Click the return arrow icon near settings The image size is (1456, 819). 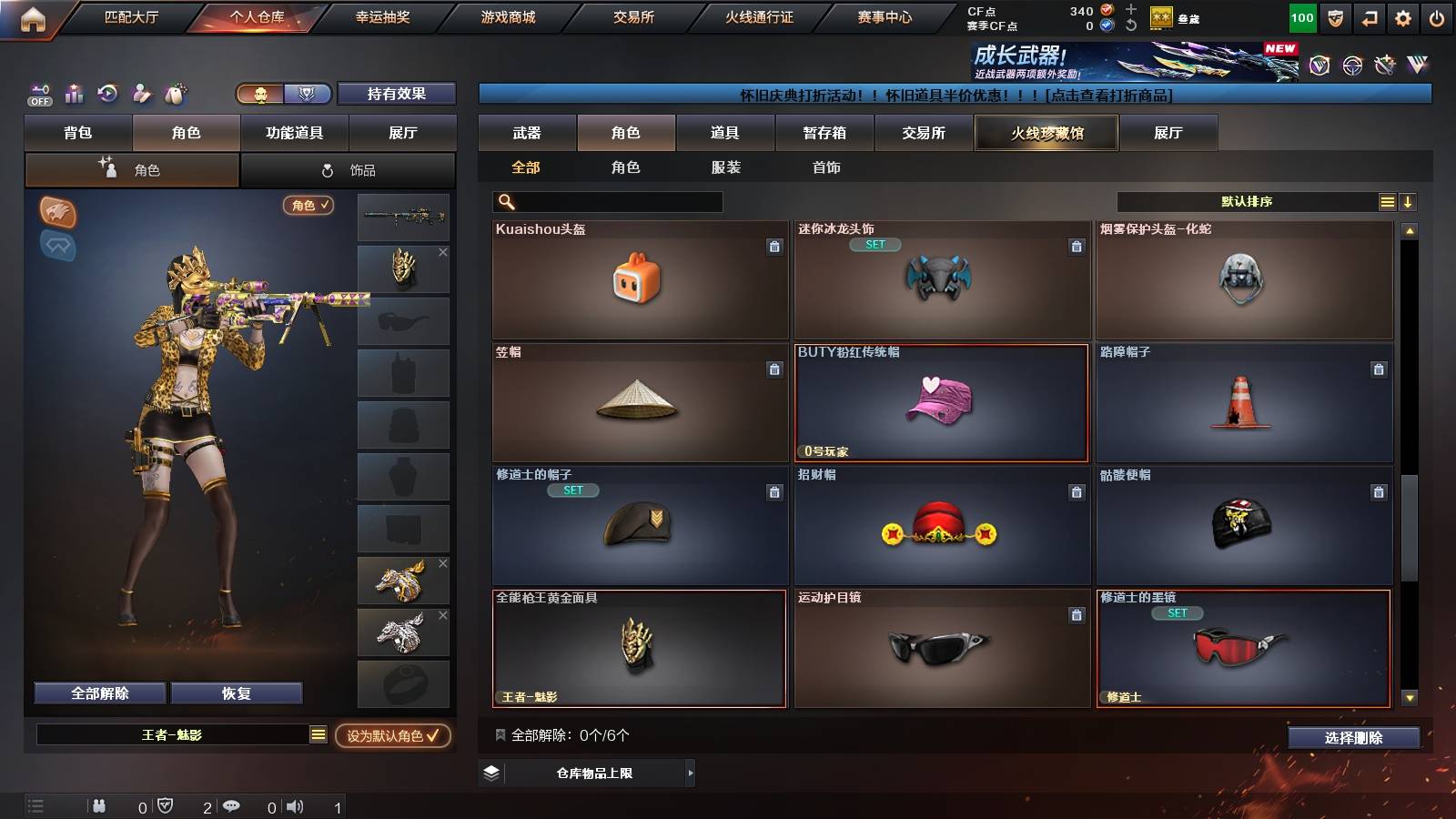[1370, 16]
